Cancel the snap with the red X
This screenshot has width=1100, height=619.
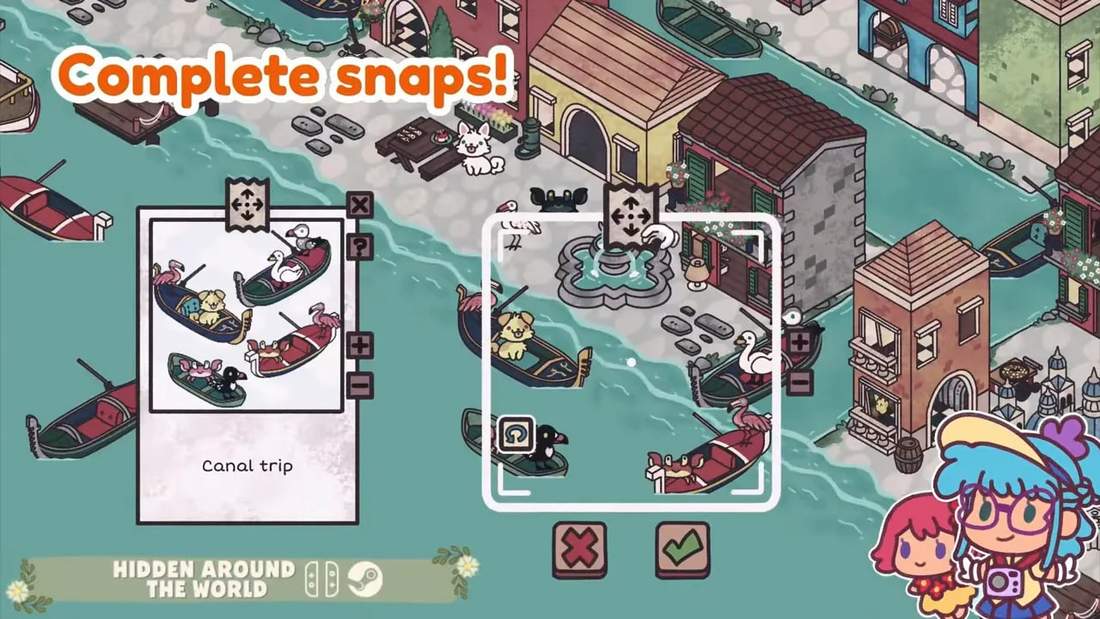click(x=580, y=549)
